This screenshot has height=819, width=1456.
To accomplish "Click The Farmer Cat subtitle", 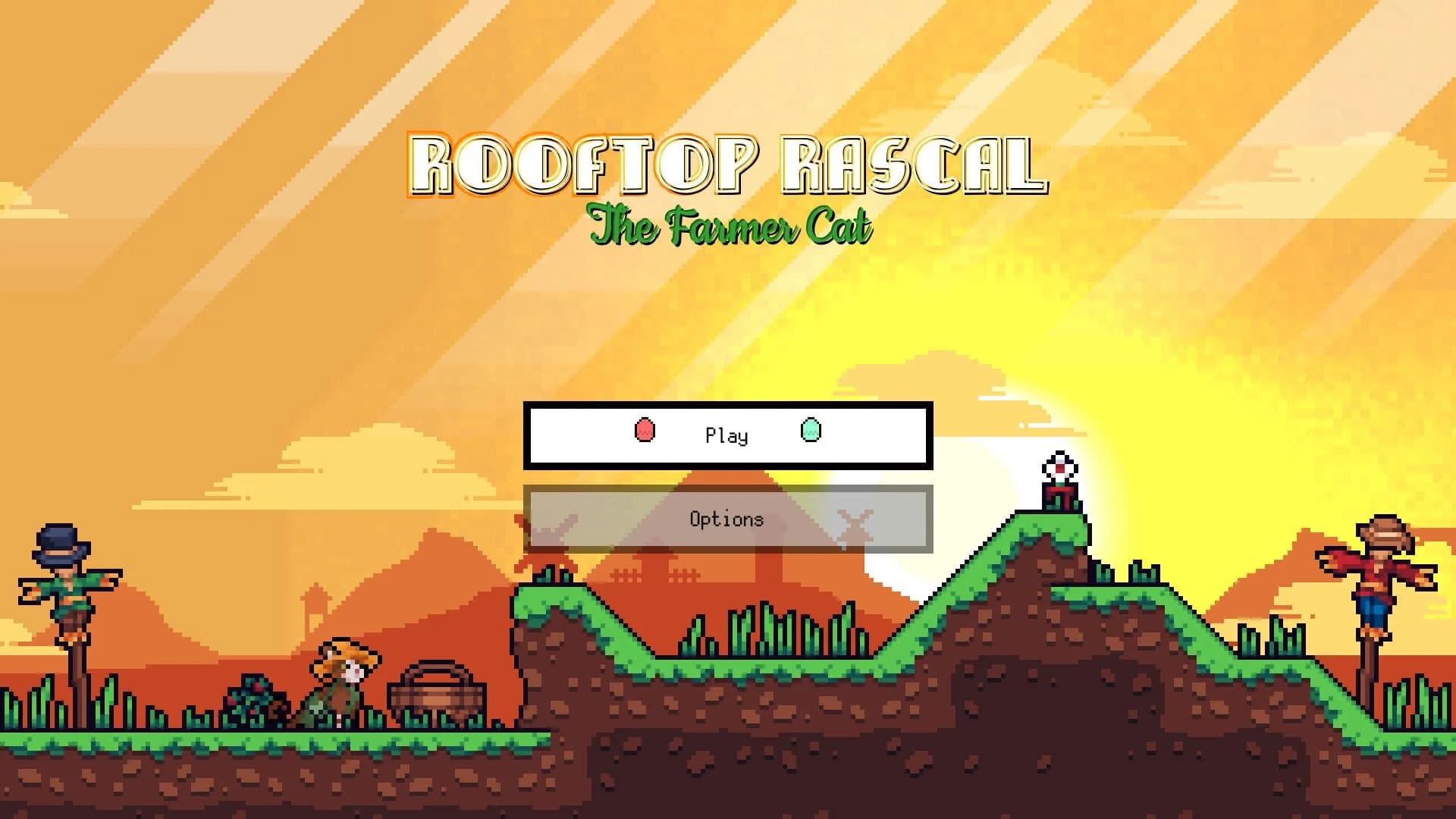I will click(730, 228).
